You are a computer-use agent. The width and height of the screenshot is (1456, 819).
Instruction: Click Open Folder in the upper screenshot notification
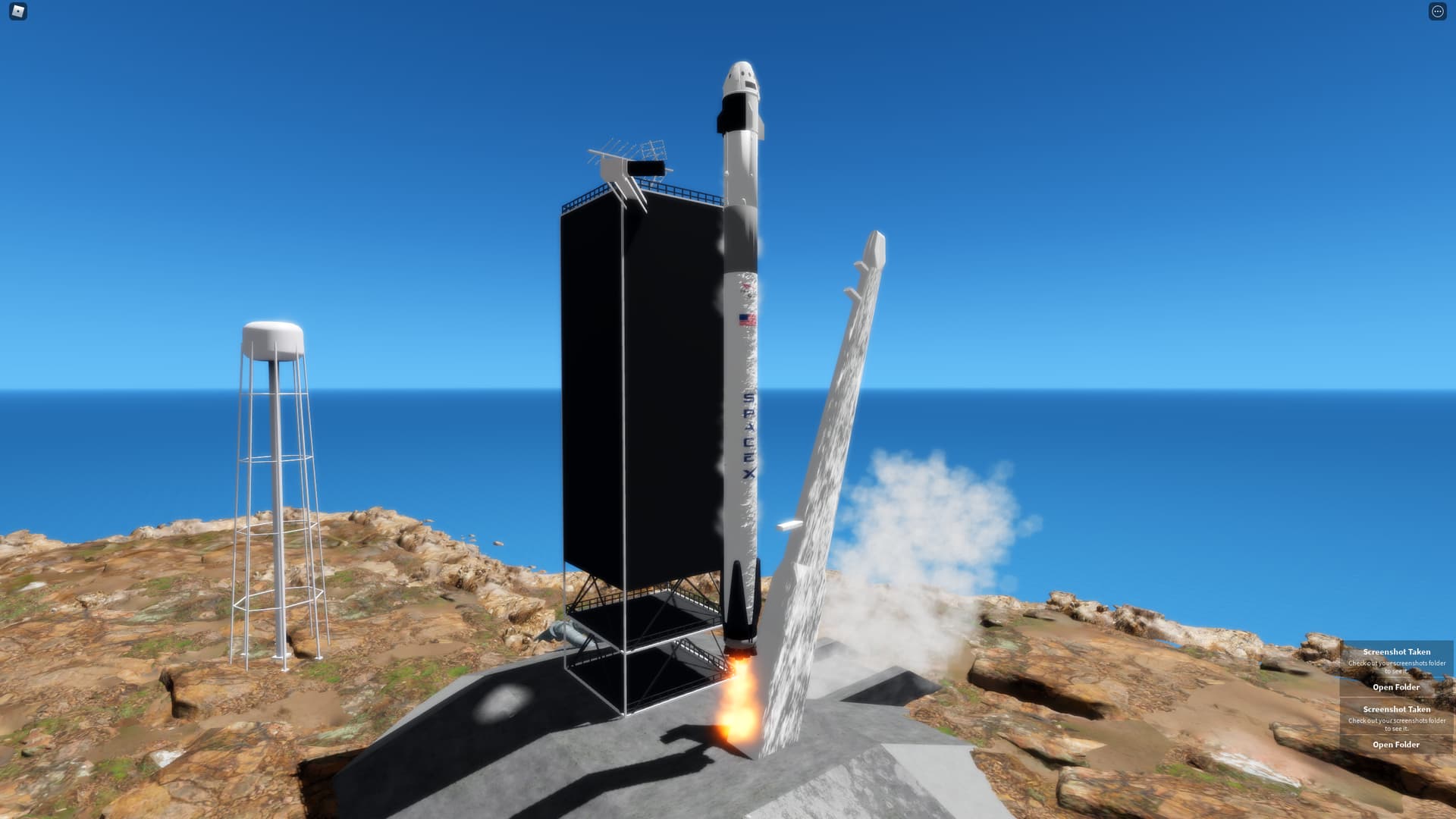point(1396,687)
